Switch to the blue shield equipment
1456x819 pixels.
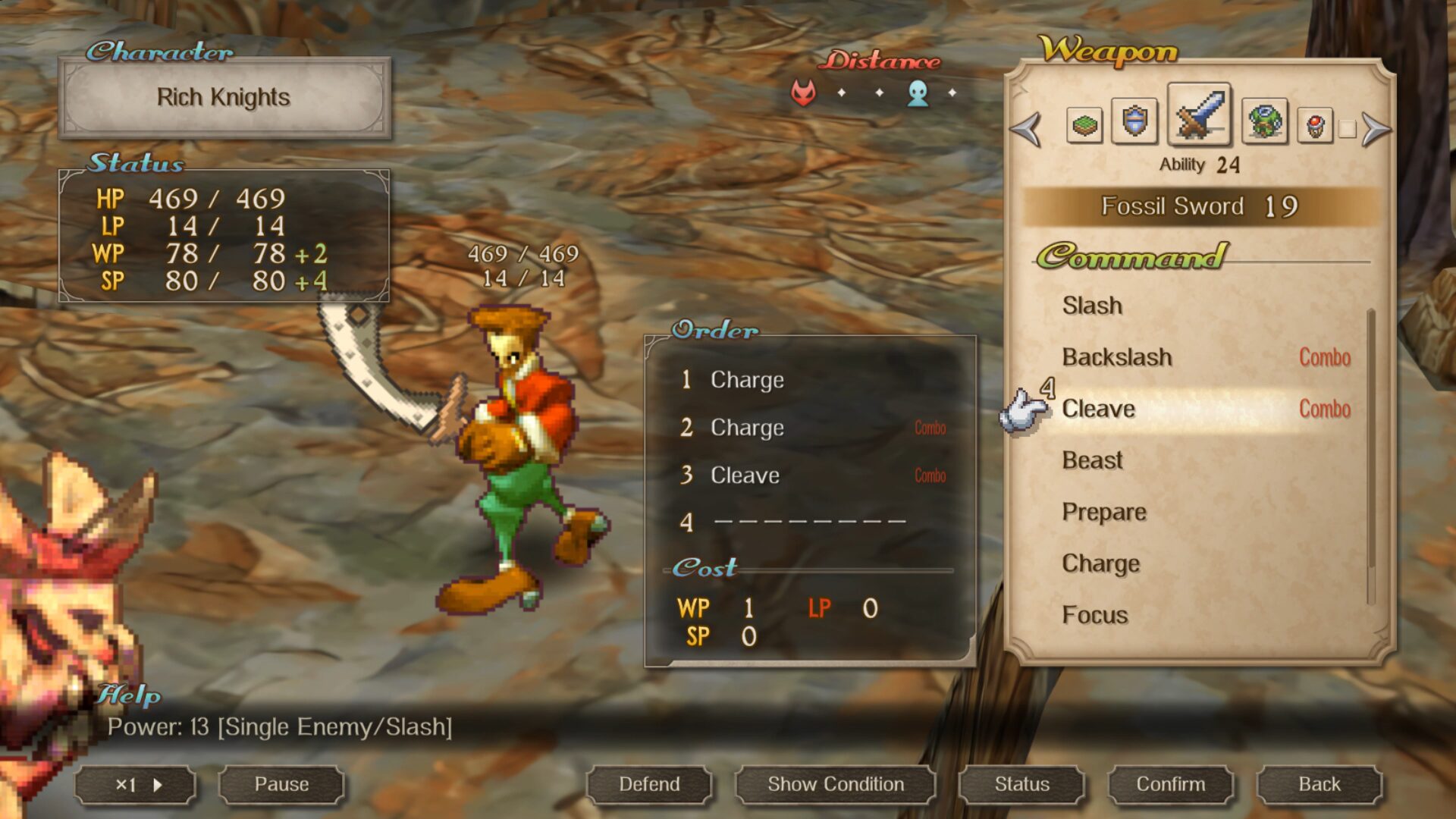click(x=1134, y=121)
